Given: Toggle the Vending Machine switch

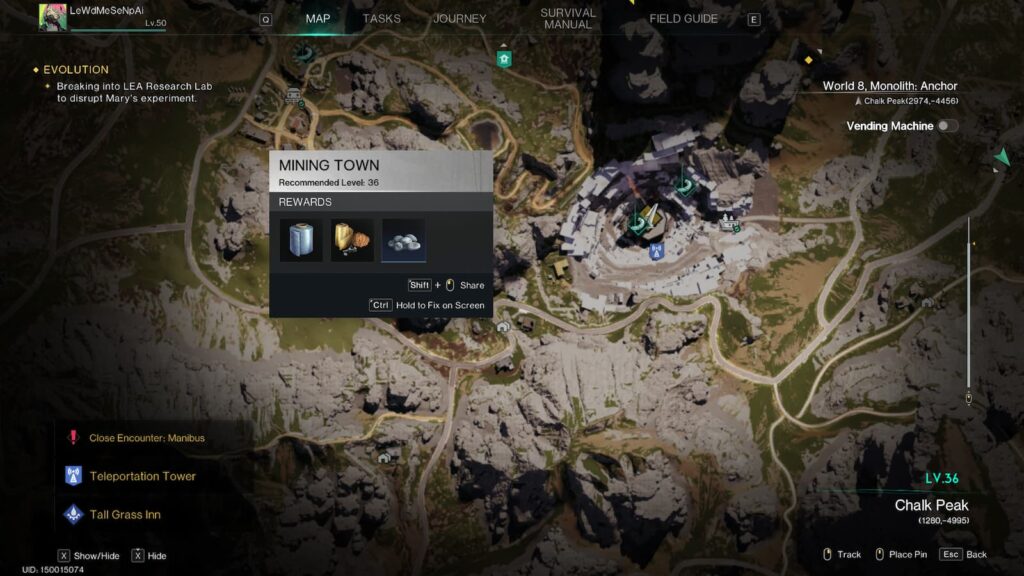Looking at the screenshot, I should [945, 126].
